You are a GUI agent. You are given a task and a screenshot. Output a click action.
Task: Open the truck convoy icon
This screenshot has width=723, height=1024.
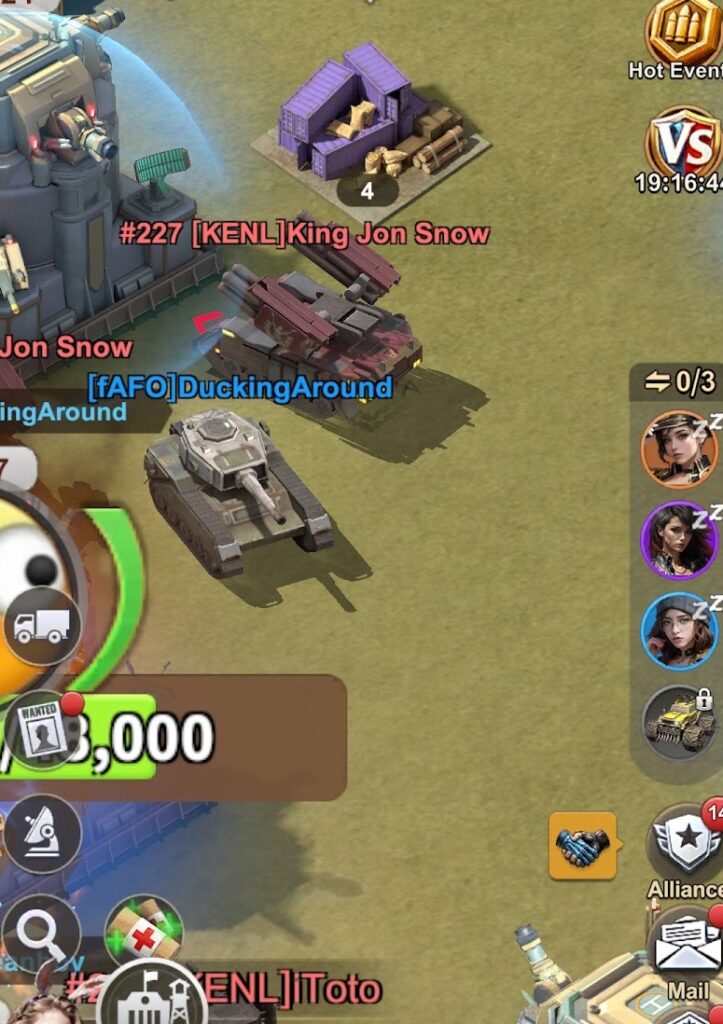click(42, 627)
